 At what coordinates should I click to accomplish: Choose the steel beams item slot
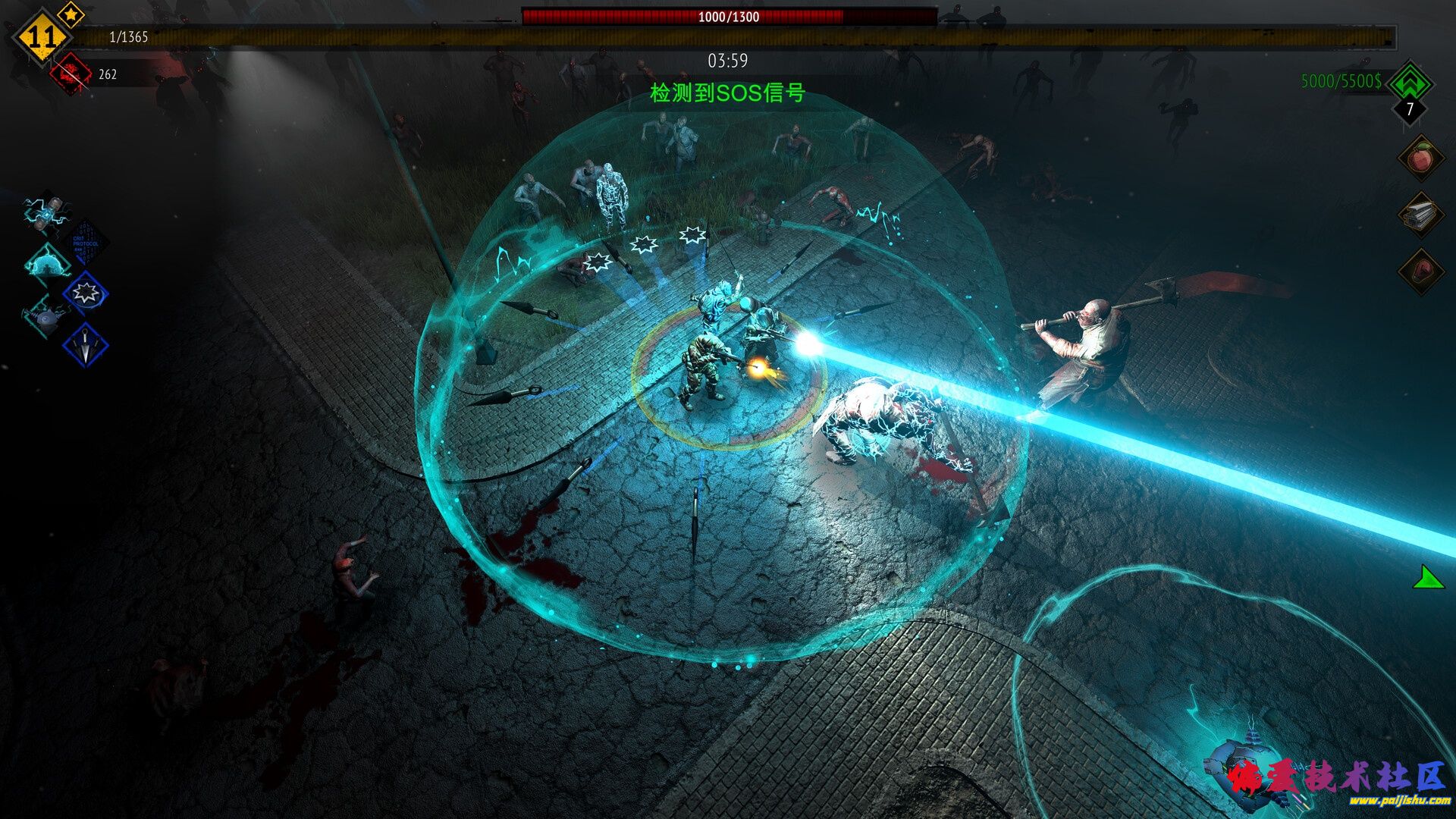(x=1420, y=215)
